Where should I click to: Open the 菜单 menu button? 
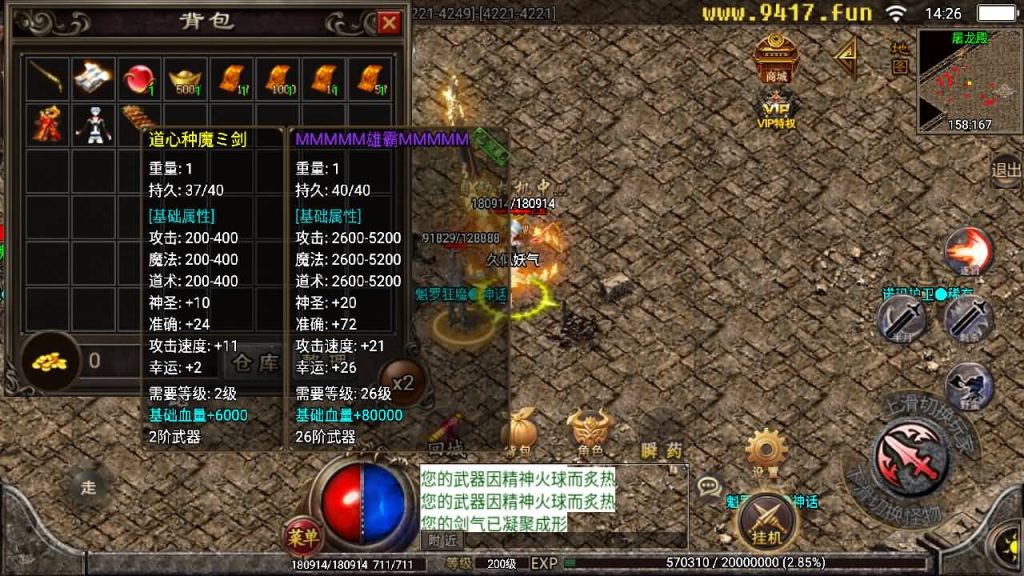[x=303, y=537]
